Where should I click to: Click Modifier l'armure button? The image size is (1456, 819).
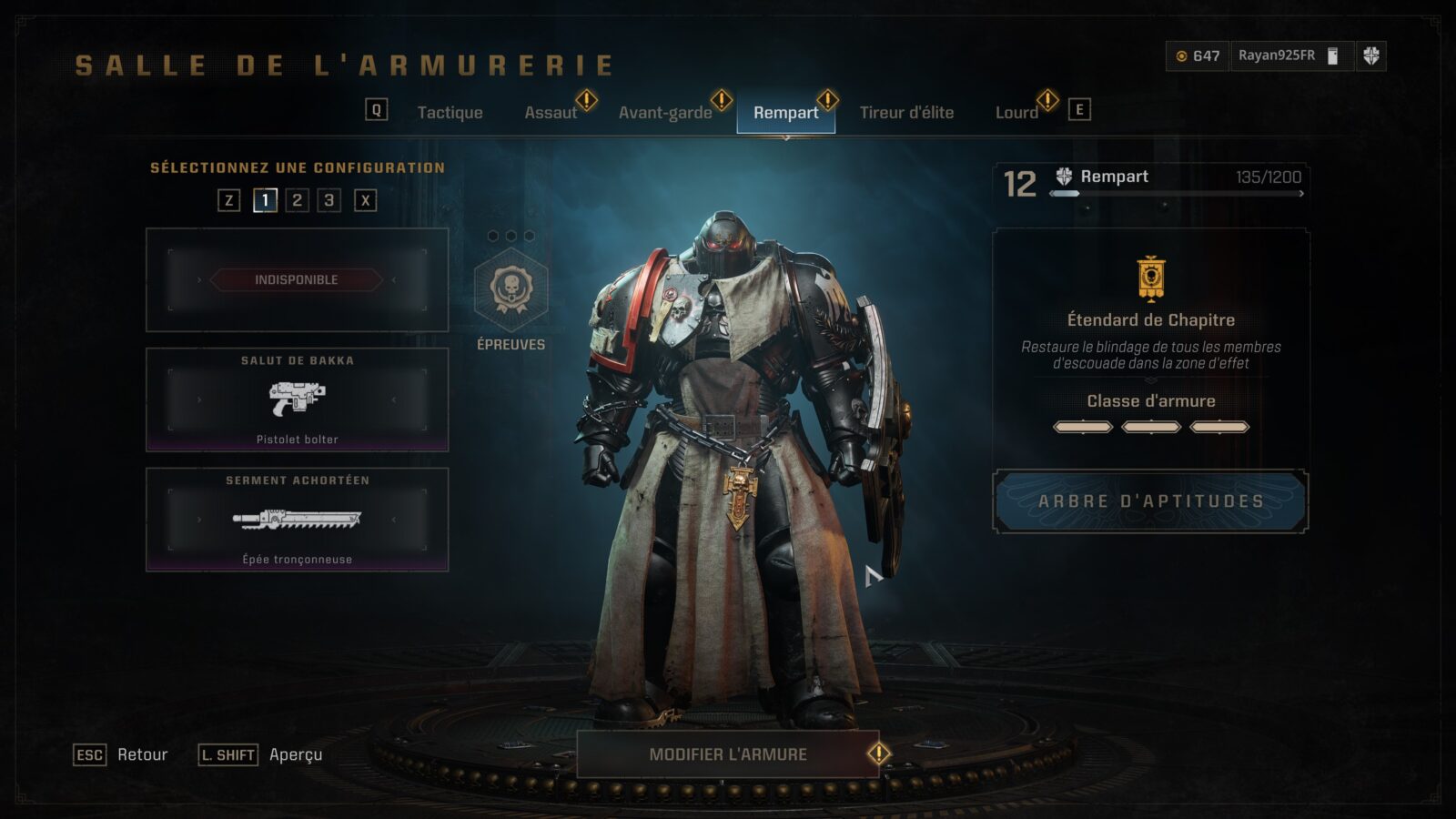[x=728, y=754]
